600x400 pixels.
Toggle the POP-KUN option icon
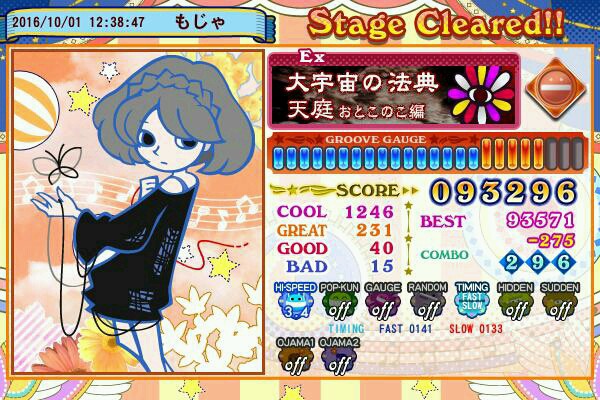tap(337, 304)
